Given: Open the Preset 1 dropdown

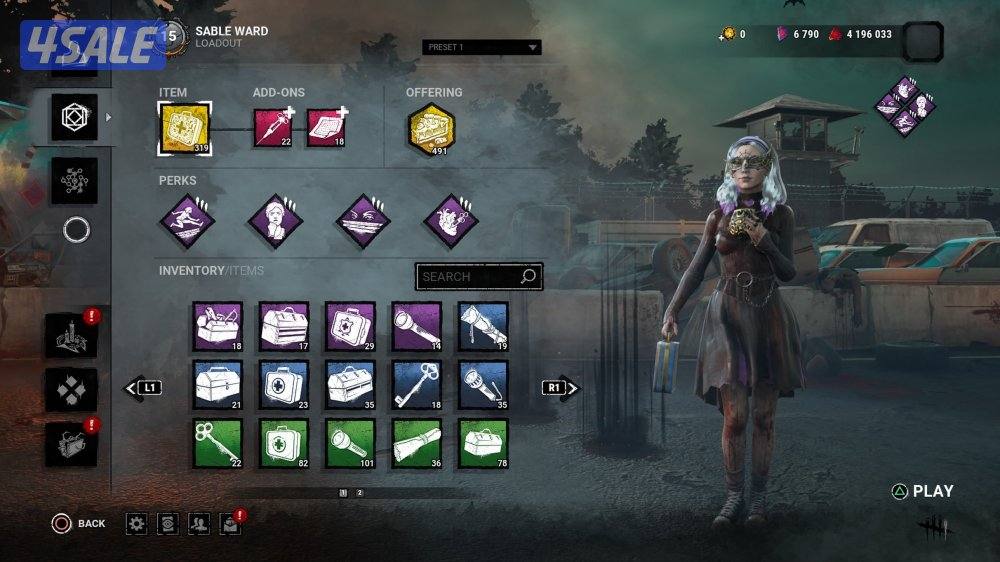Looking at the screenshot, I should coord(481,47).
